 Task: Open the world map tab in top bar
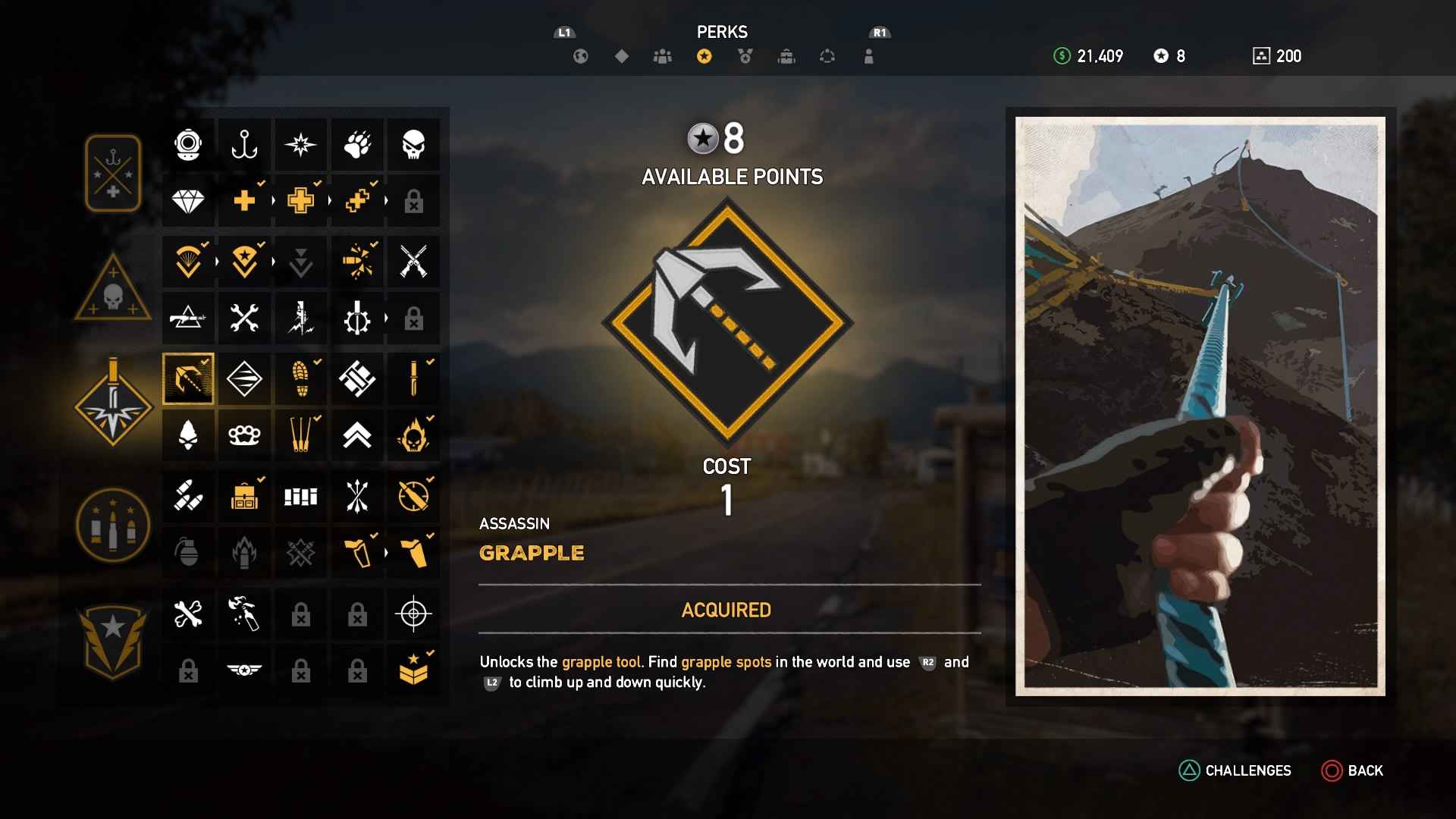tap(580, 55)
